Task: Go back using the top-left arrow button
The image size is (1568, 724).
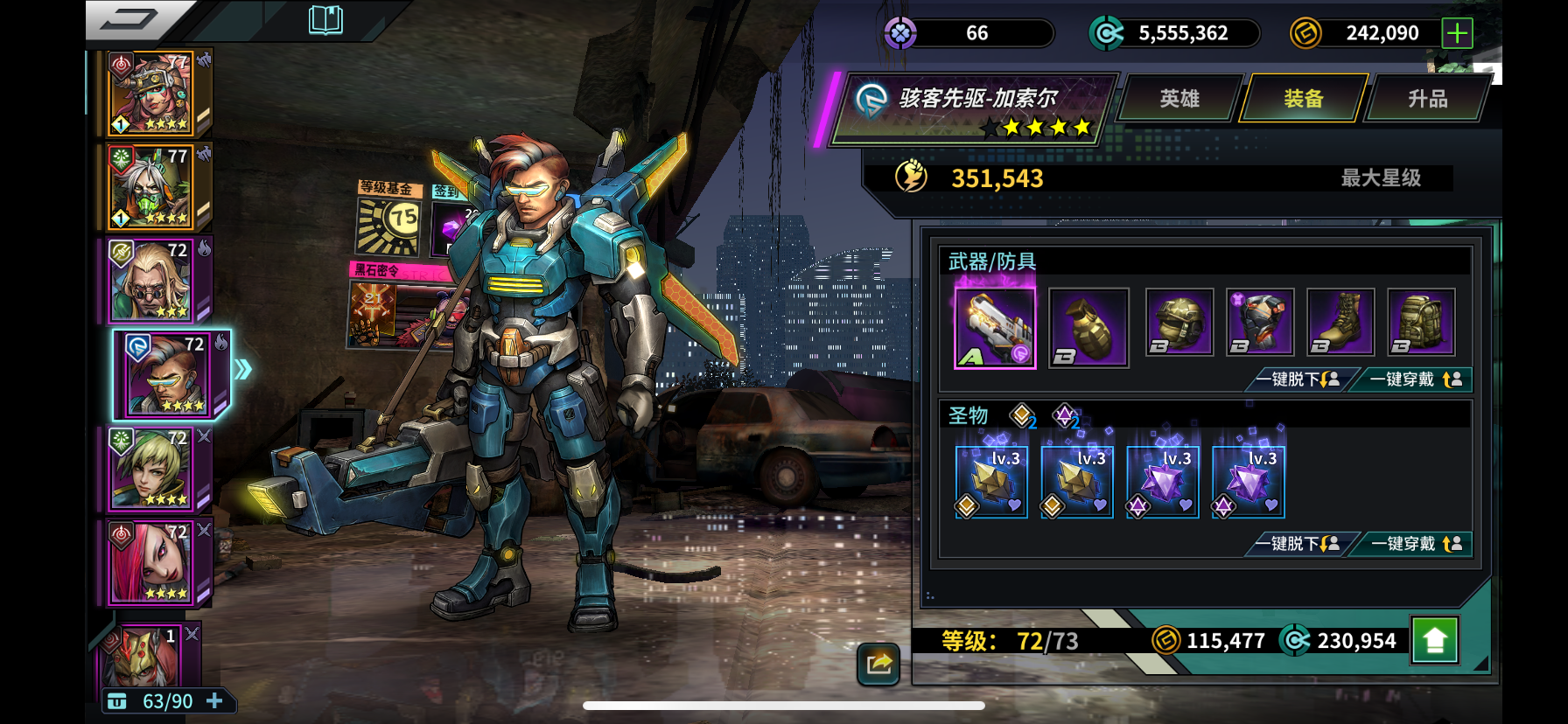Action: [x=131, y=19]
